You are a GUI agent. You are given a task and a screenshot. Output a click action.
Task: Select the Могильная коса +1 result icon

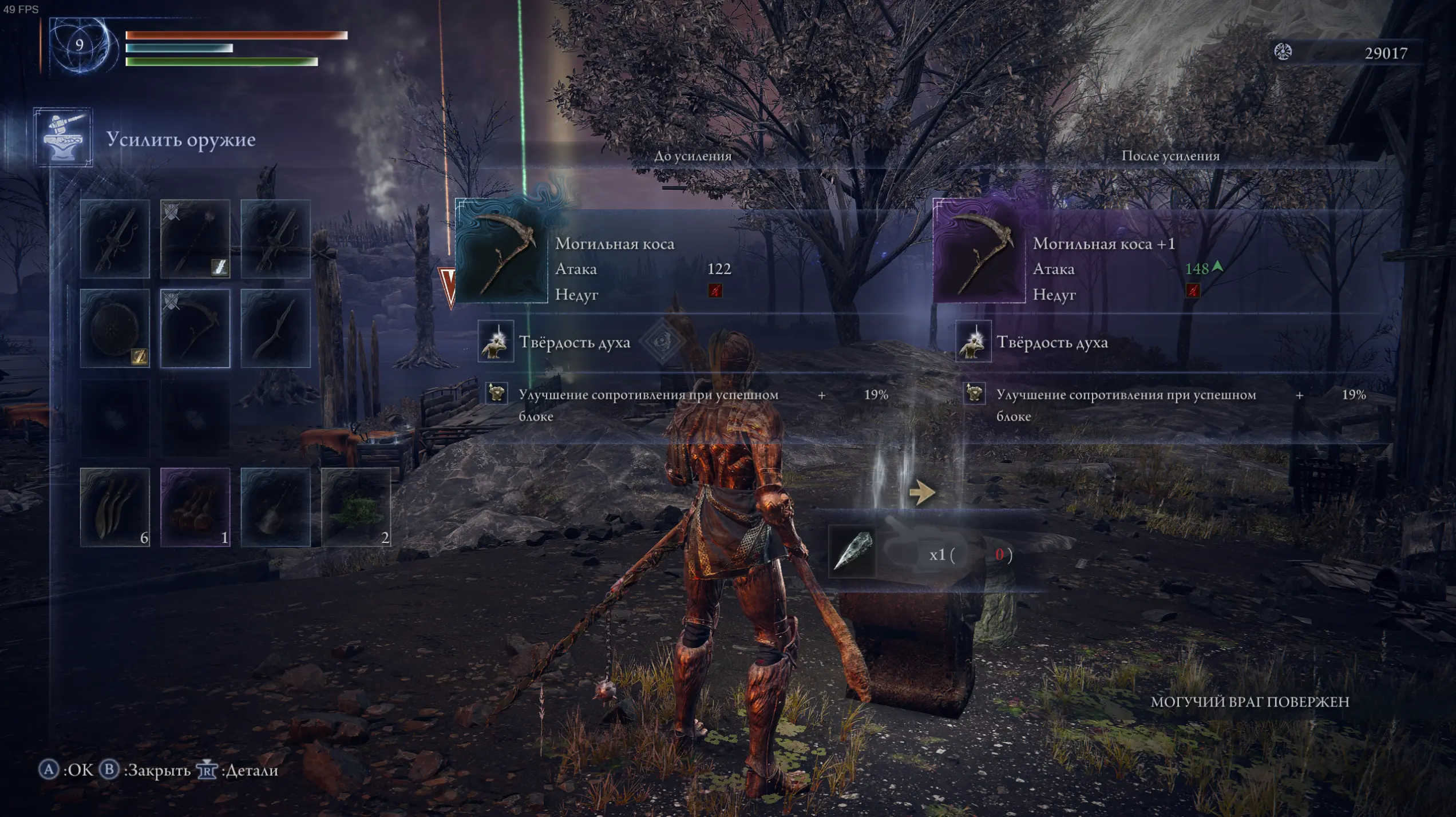pos(979,251)
